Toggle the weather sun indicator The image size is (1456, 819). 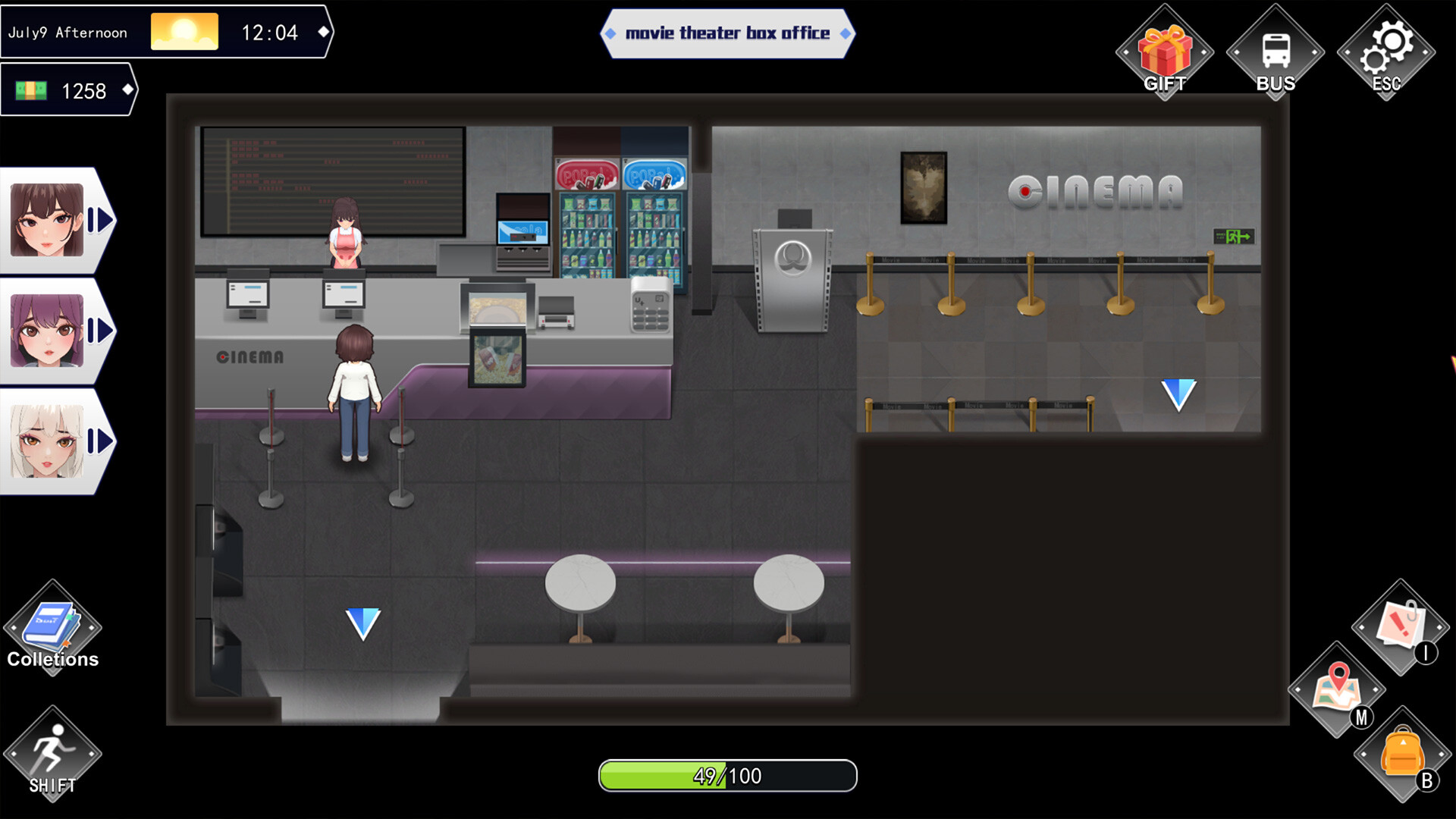[184, 31]
